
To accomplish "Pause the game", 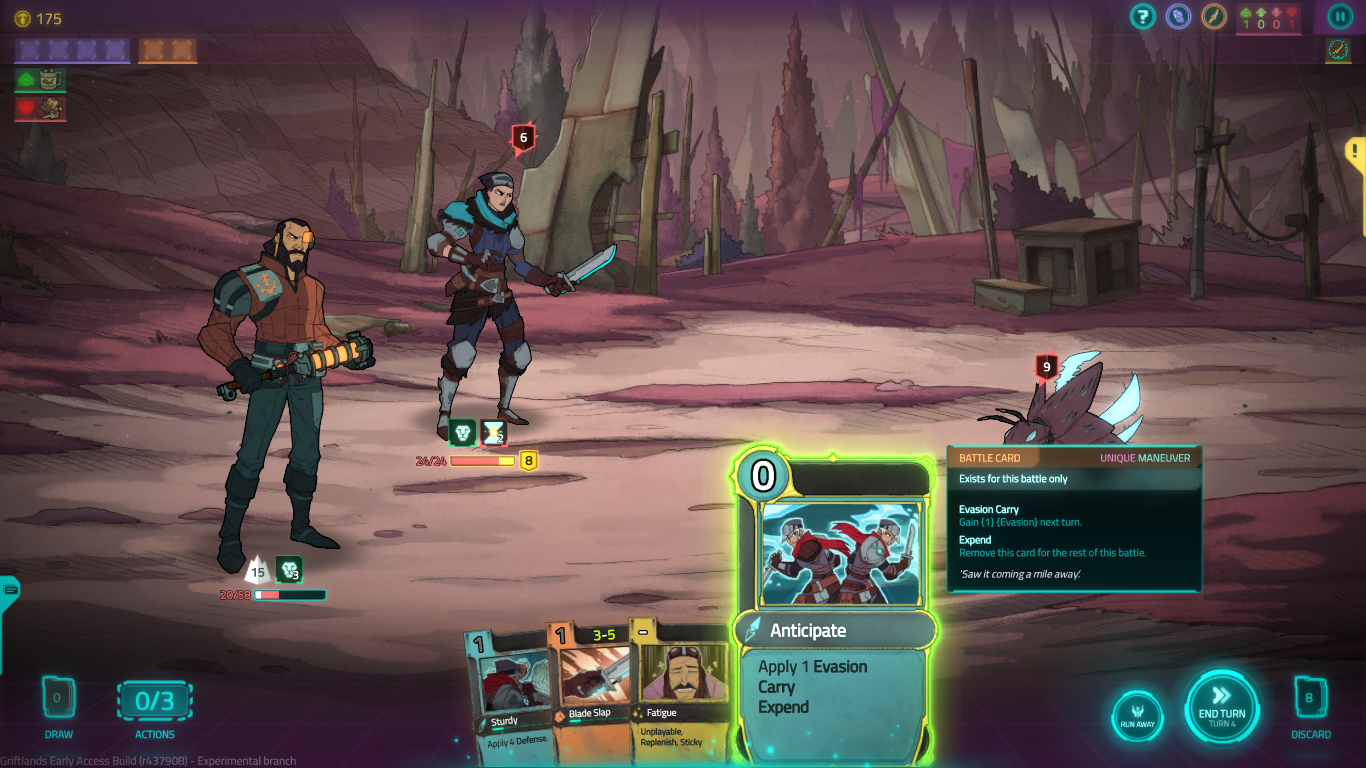I will [x=1340, y=16].
